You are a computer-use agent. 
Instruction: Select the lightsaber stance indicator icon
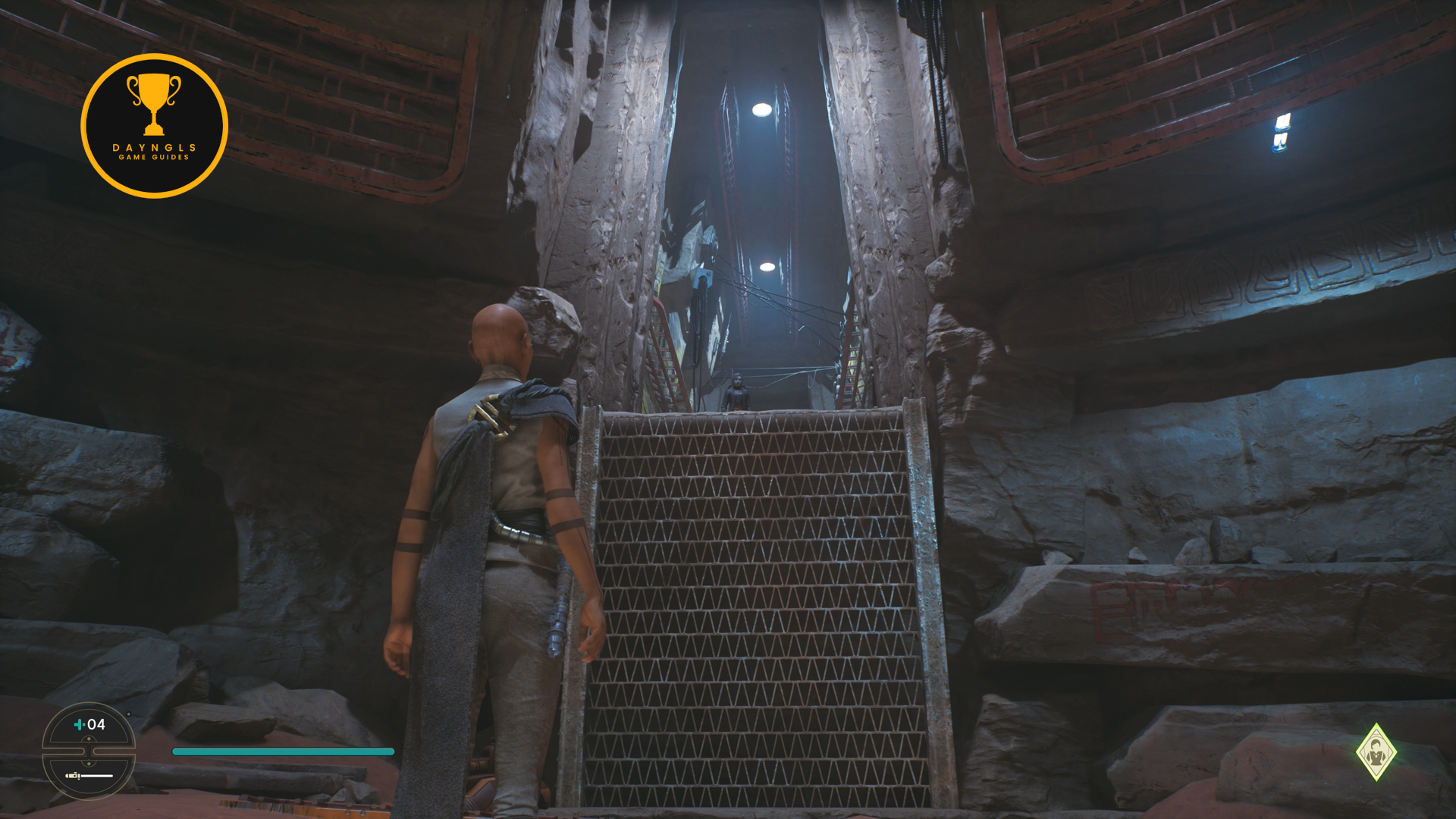[88, 776]
